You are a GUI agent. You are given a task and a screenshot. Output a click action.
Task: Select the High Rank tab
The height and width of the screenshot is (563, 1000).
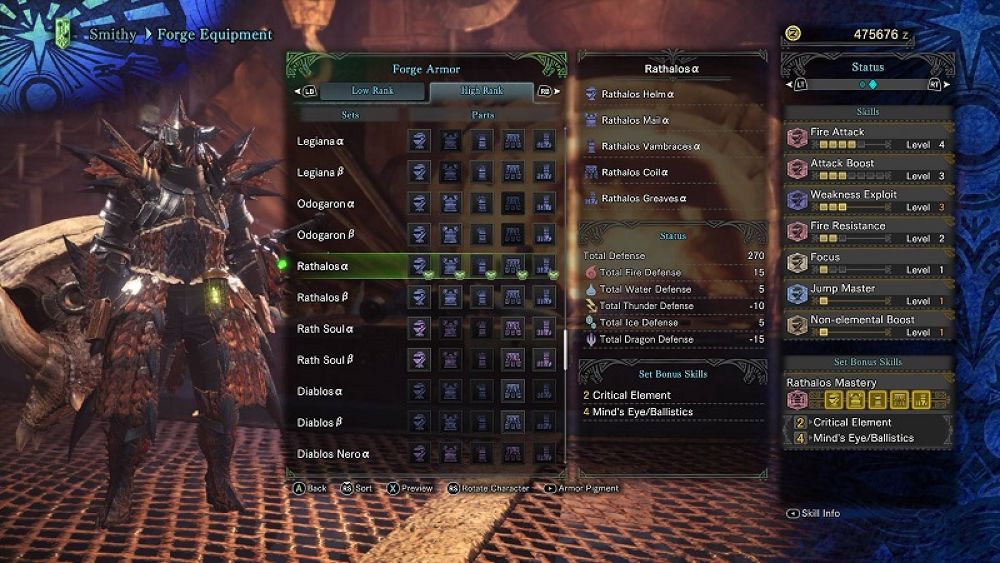click(x=481, y=92)
